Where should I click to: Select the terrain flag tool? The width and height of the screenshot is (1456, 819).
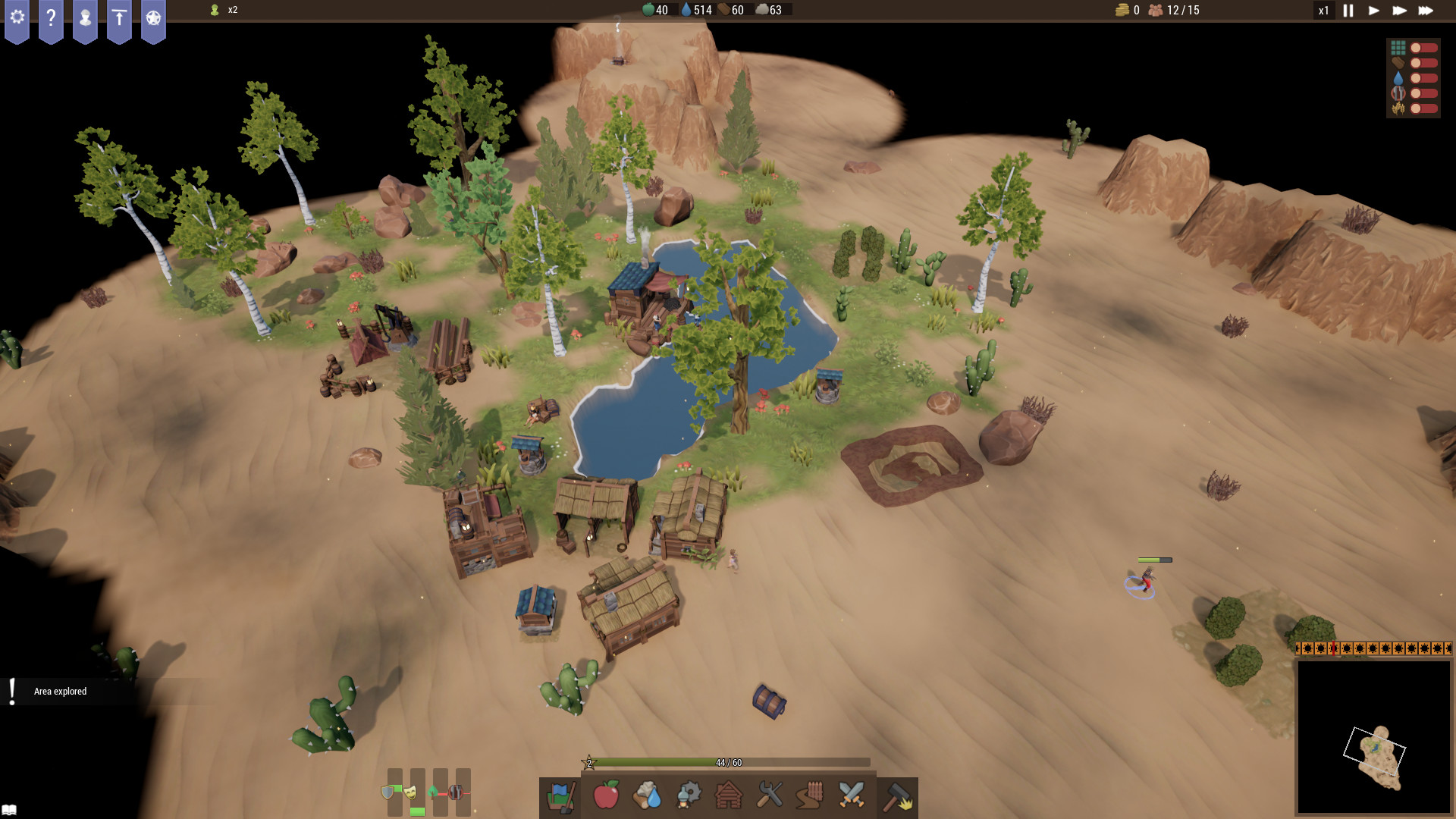[x=561, y=796]
